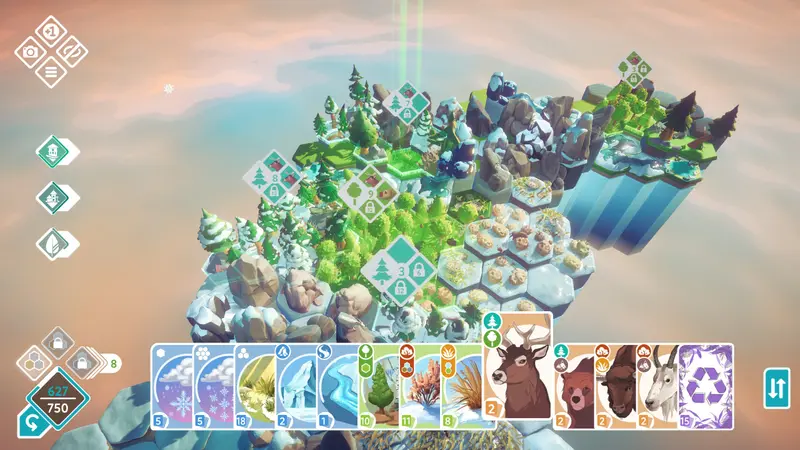Viewport: 800px width, 450px height.
Task: Click the teal undo arrow button
Action: click(30, 424)
